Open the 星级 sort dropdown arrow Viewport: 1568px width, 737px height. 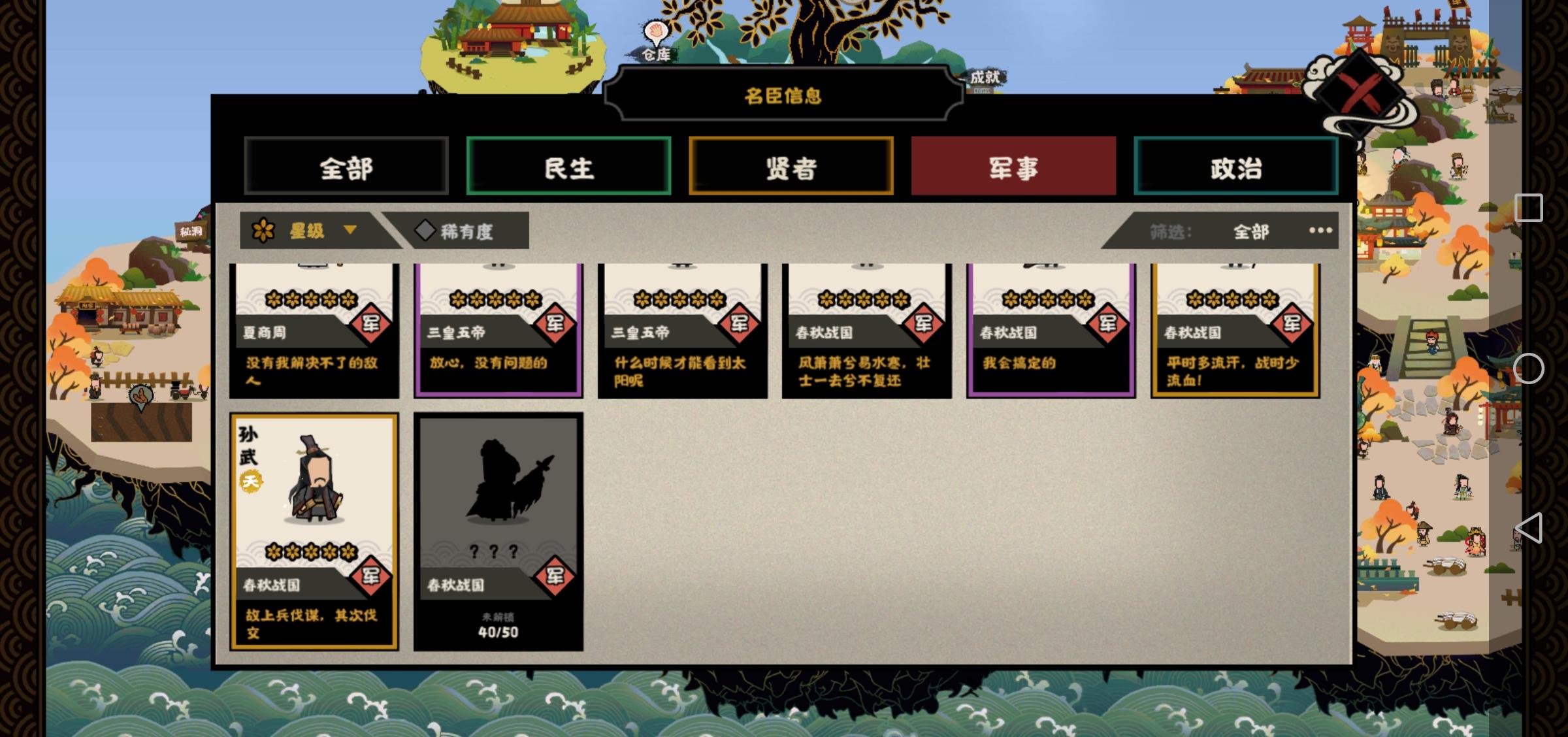click(351, 231)
